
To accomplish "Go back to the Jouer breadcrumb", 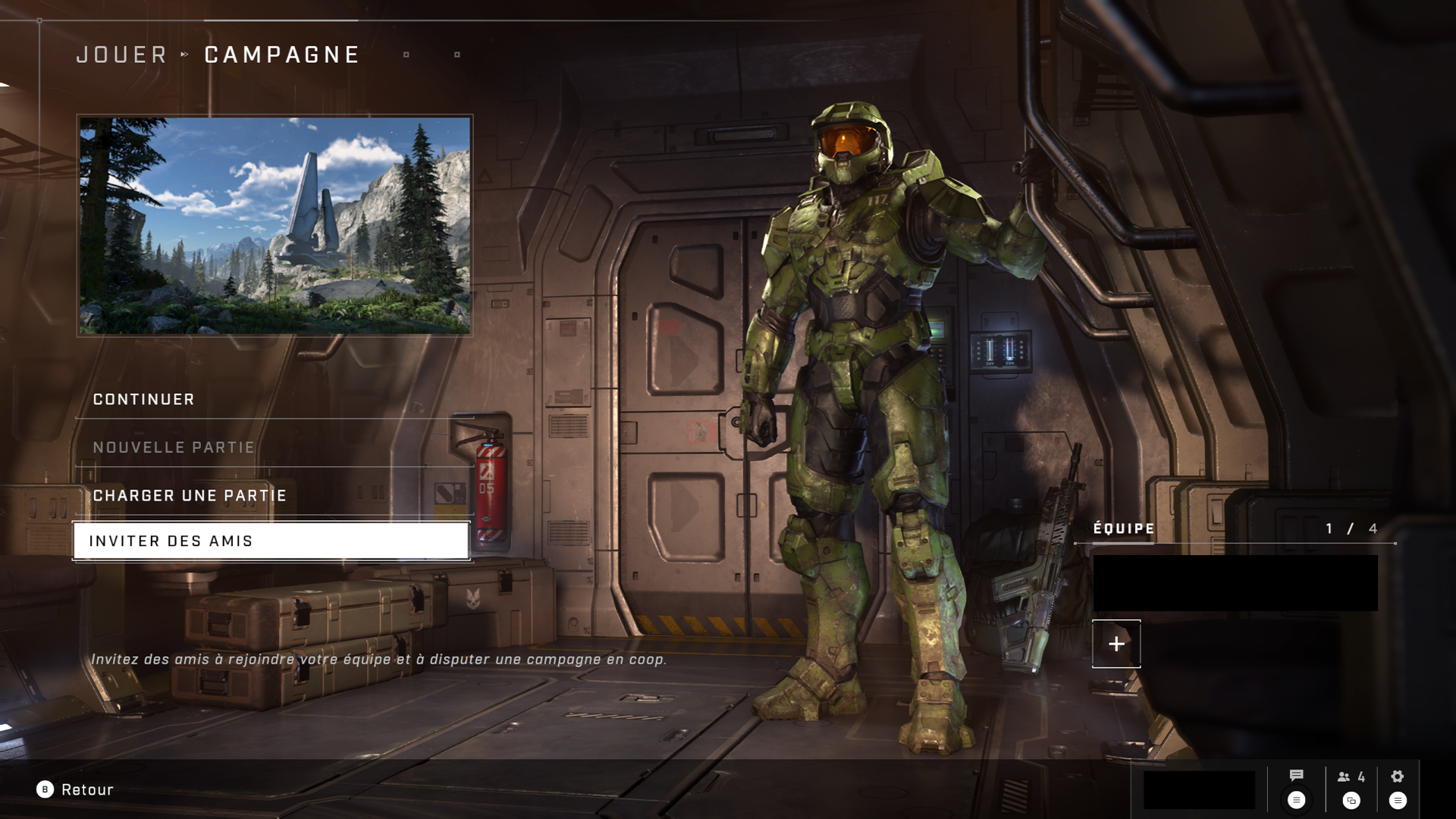I will [x=121, y=55].
